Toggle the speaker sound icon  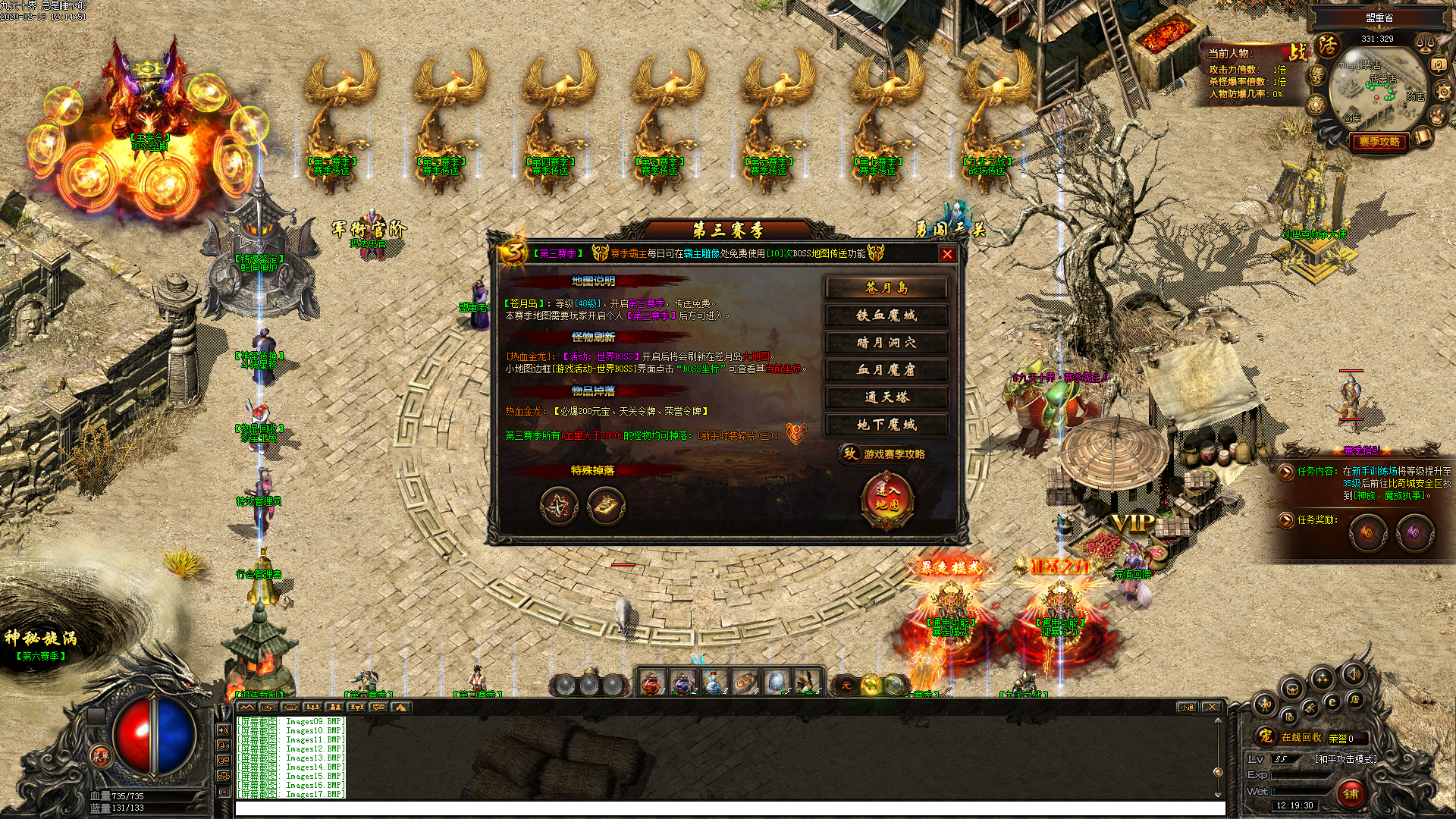(1354, 673)
